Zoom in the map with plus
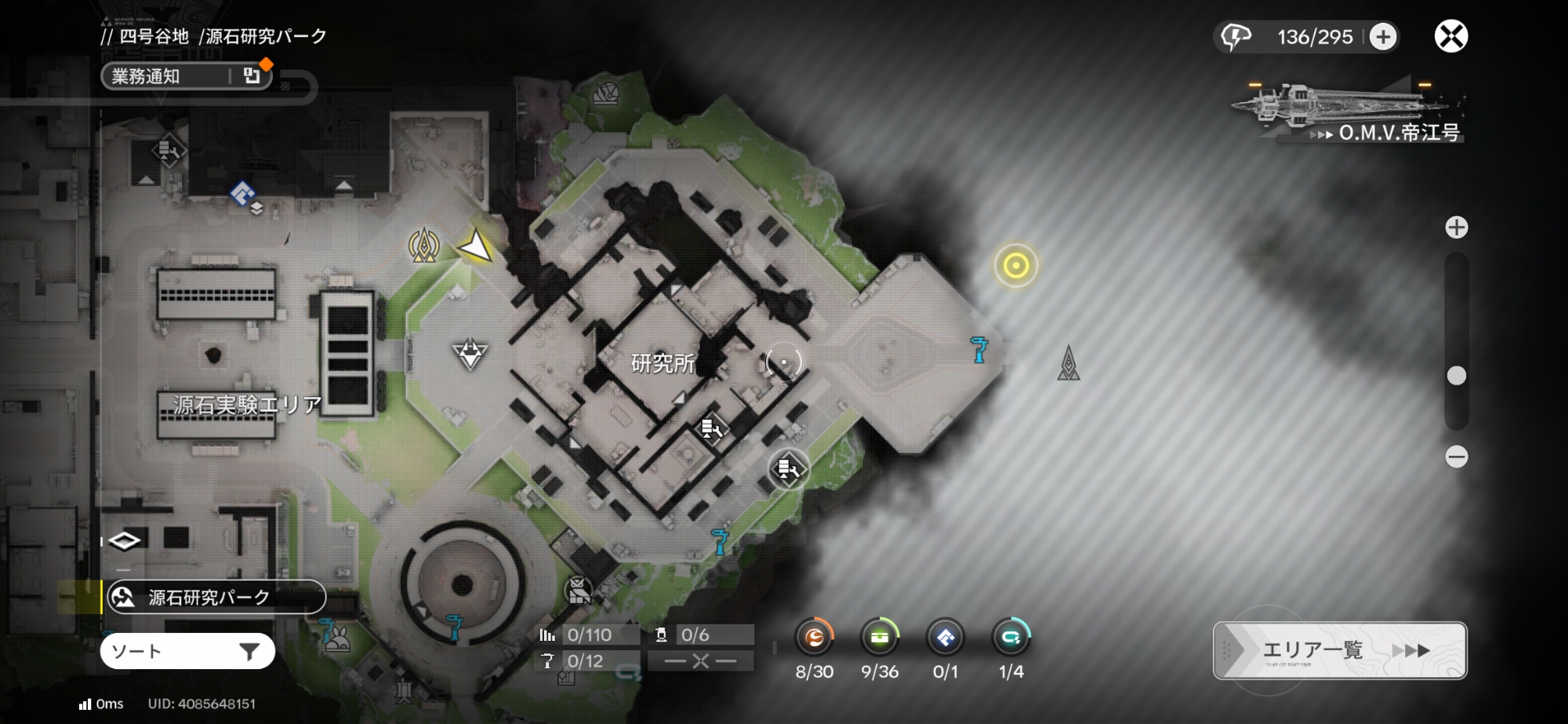 coord(1457,227)
